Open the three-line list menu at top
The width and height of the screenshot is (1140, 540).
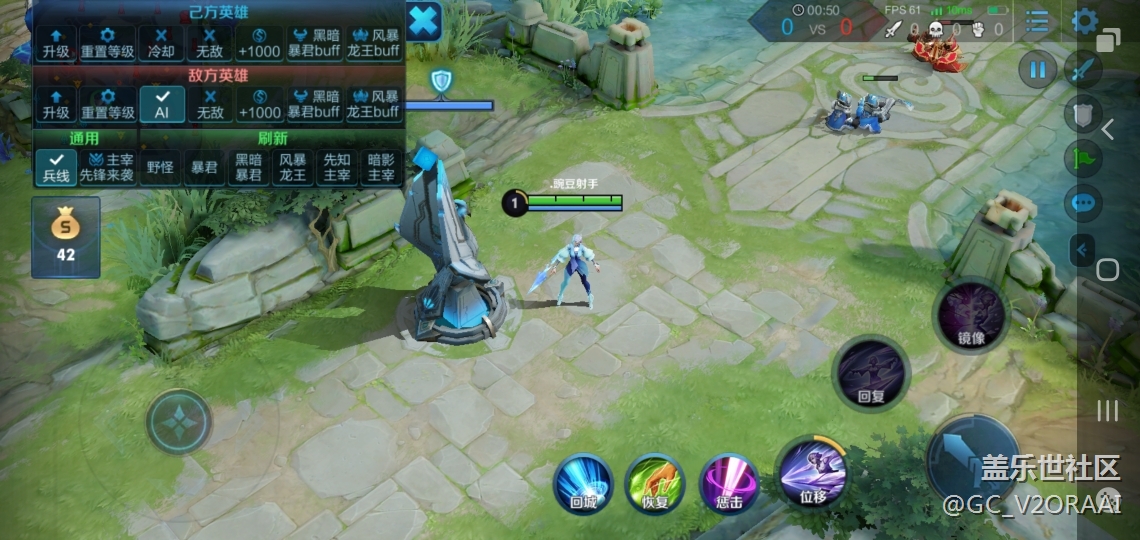[x=1037, y=21]
